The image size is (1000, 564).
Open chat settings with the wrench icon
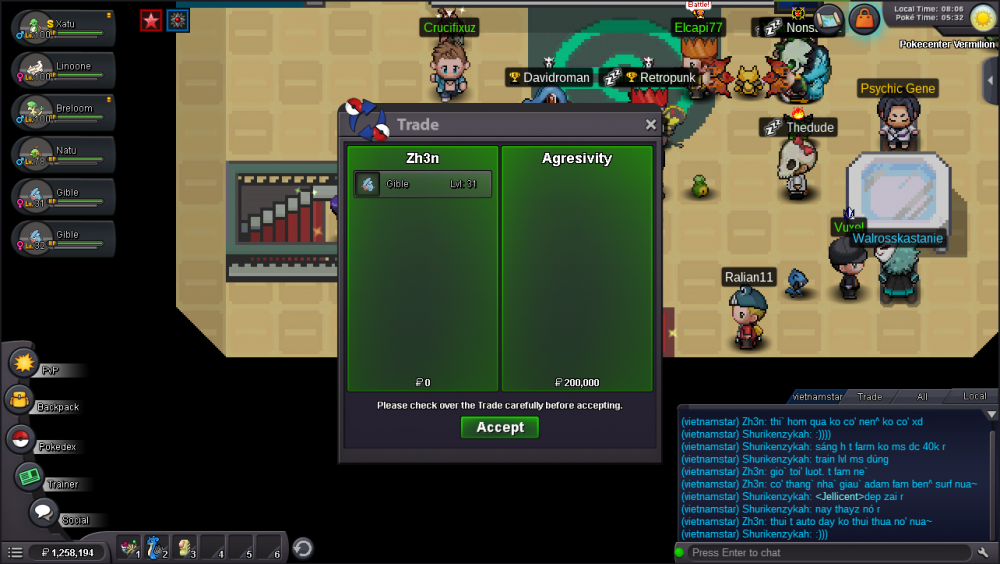coord(984,552)
